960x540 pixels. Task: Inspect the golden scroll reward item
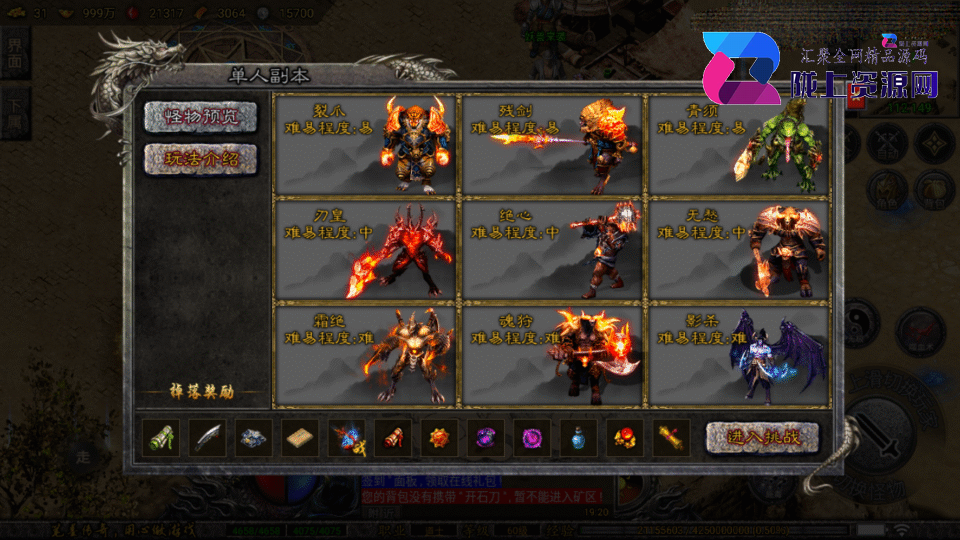point(669,438)
